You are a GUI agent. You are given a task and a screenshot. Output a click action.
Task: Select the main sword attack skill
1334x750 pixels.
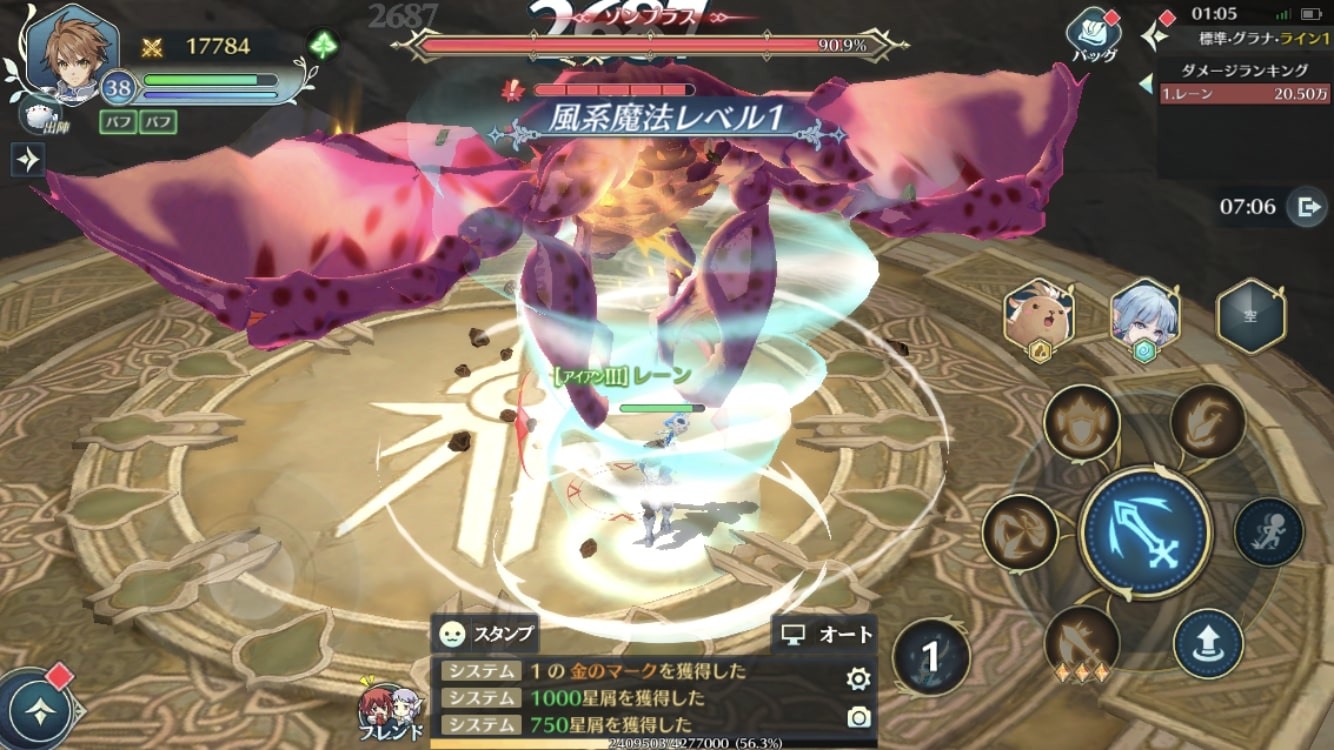point(1146,518)
